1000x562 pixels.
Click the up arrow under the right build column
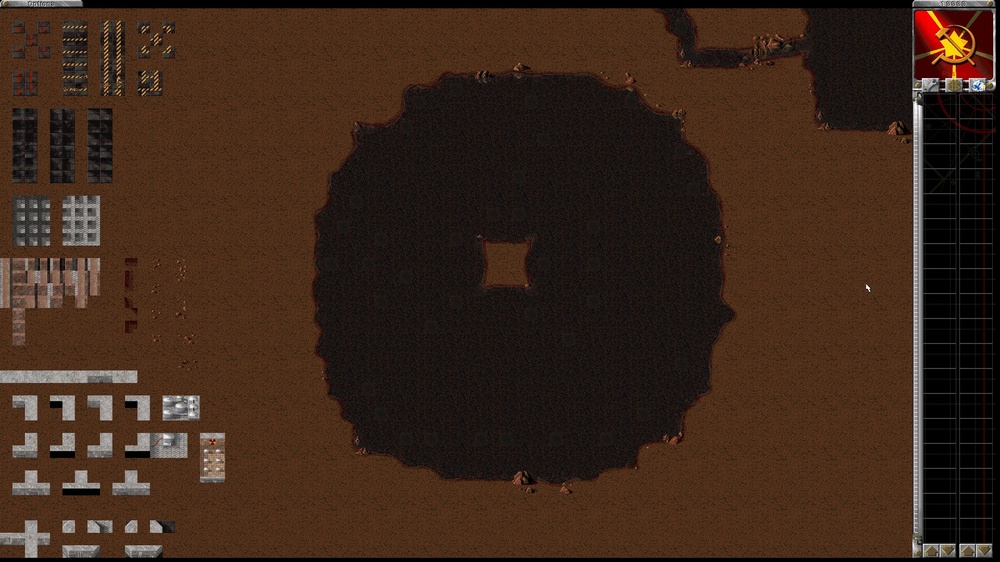[967, 550]
